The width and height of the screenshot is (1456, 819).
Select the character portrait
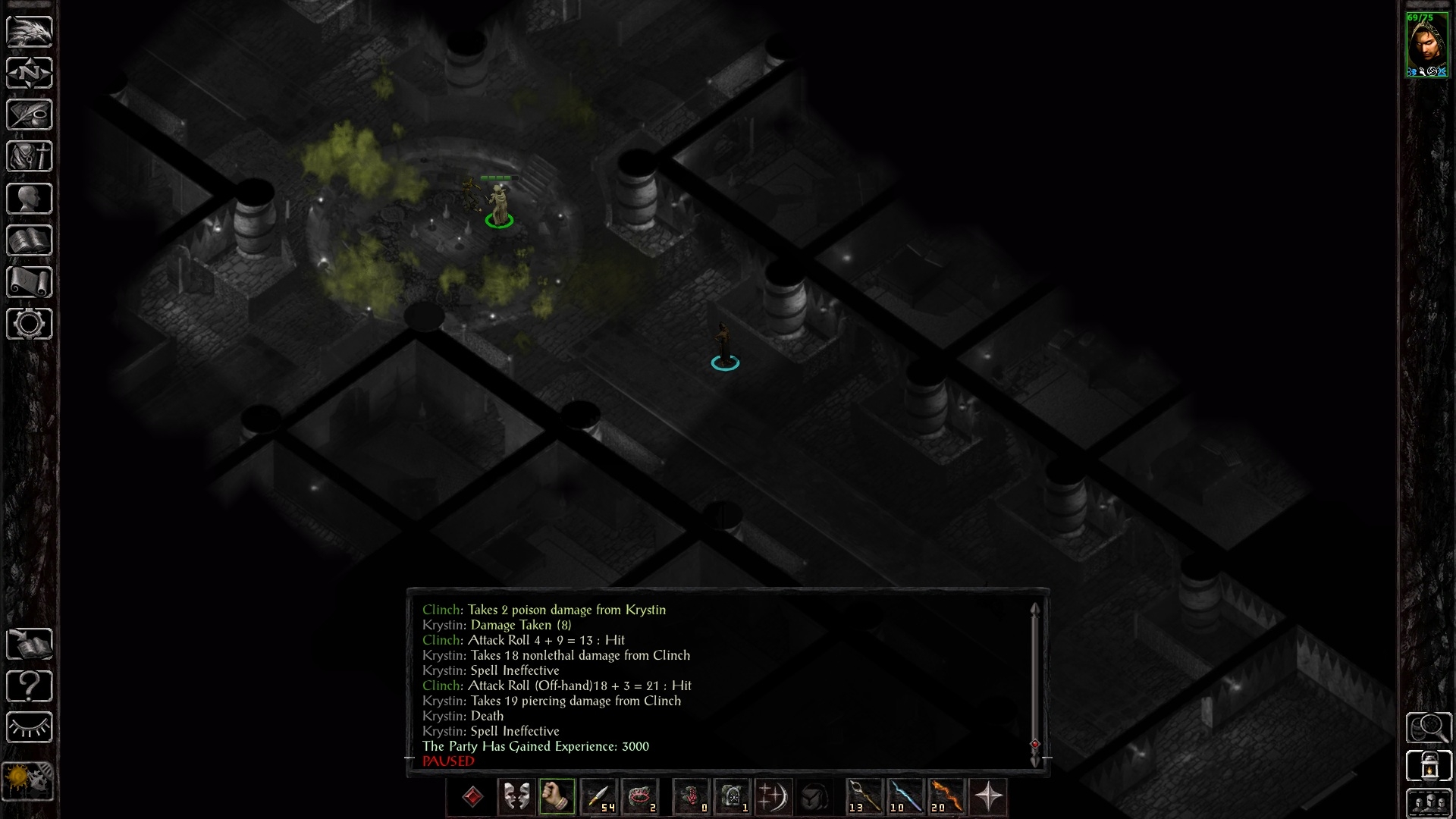click(x=1426, y=44)
